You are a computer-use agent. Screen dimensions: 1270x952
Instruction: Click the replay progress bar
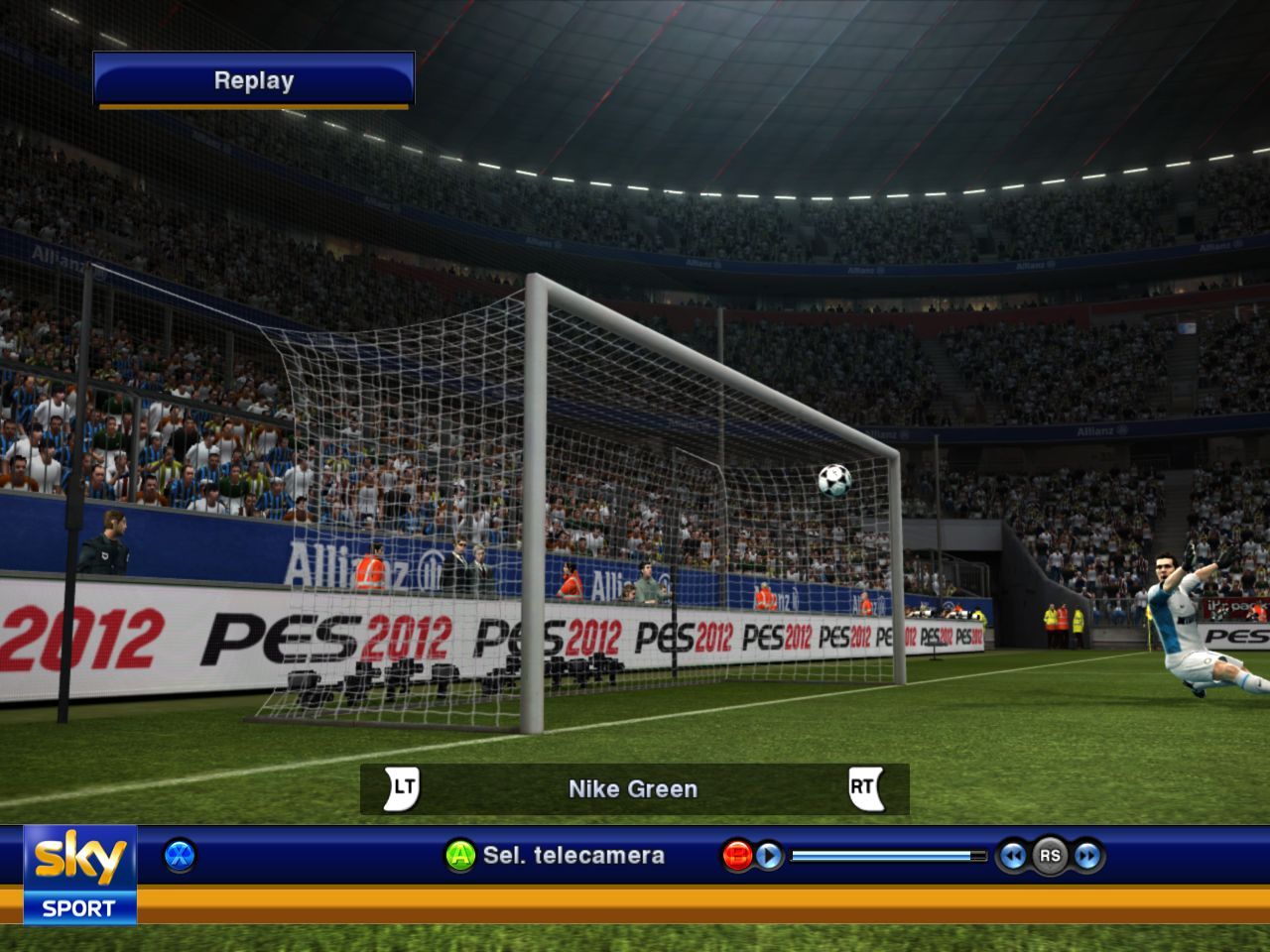[x=889, y=856]
